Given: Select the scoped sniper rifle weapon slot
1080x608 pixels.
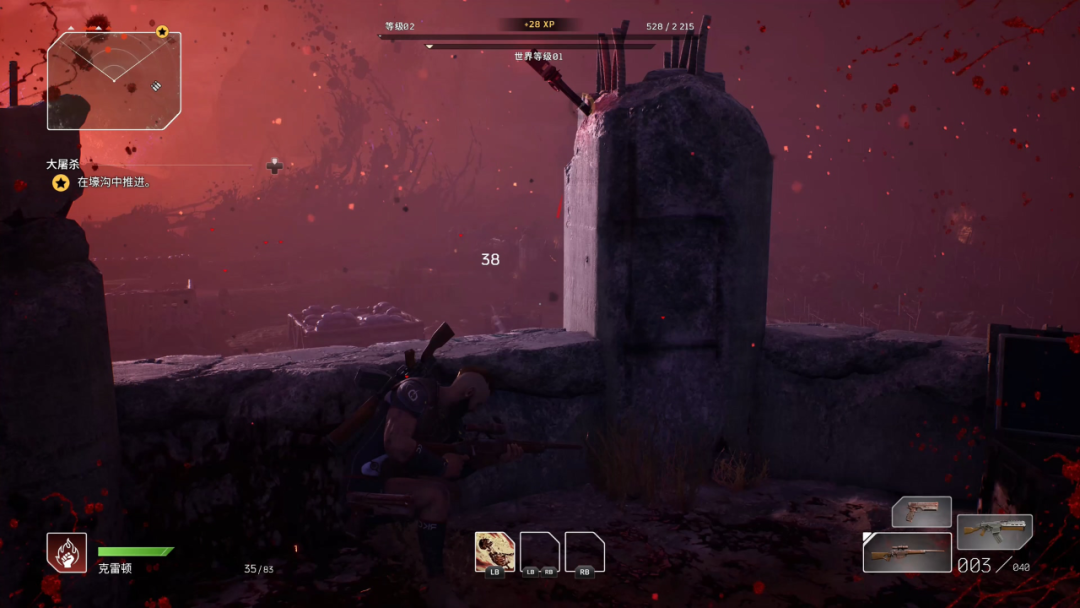Looking at the screenshot, I should (907, 552).
